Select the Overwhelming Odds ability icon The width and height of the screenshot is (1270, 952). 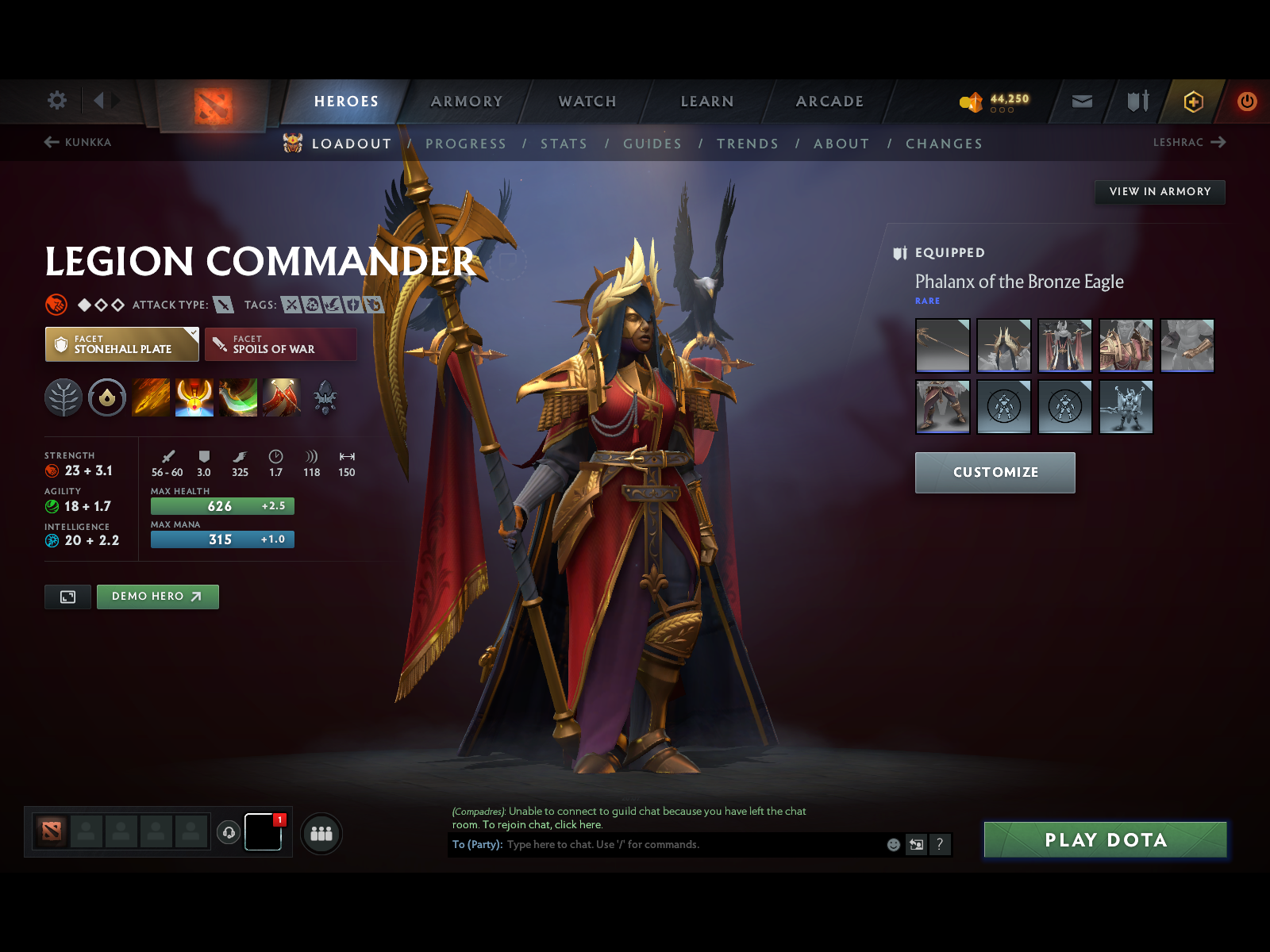tap(151, 397)
